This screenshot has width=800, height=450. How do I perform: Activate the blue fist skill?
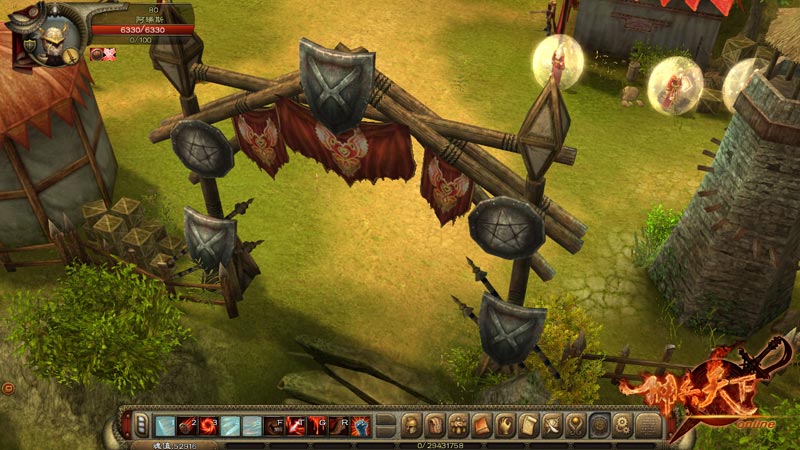(362, 425)
